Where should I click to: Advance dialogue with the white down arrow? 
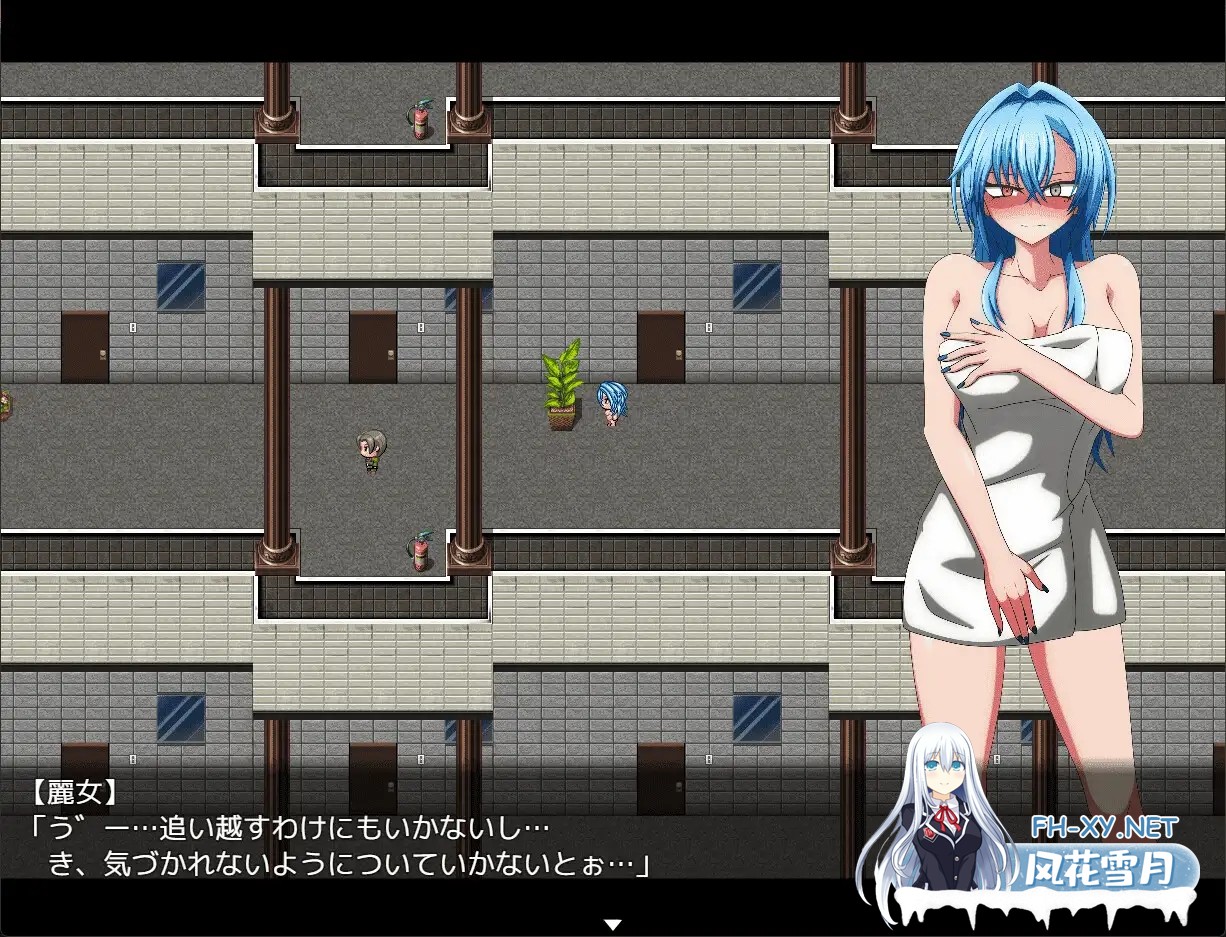coord(612,924)
